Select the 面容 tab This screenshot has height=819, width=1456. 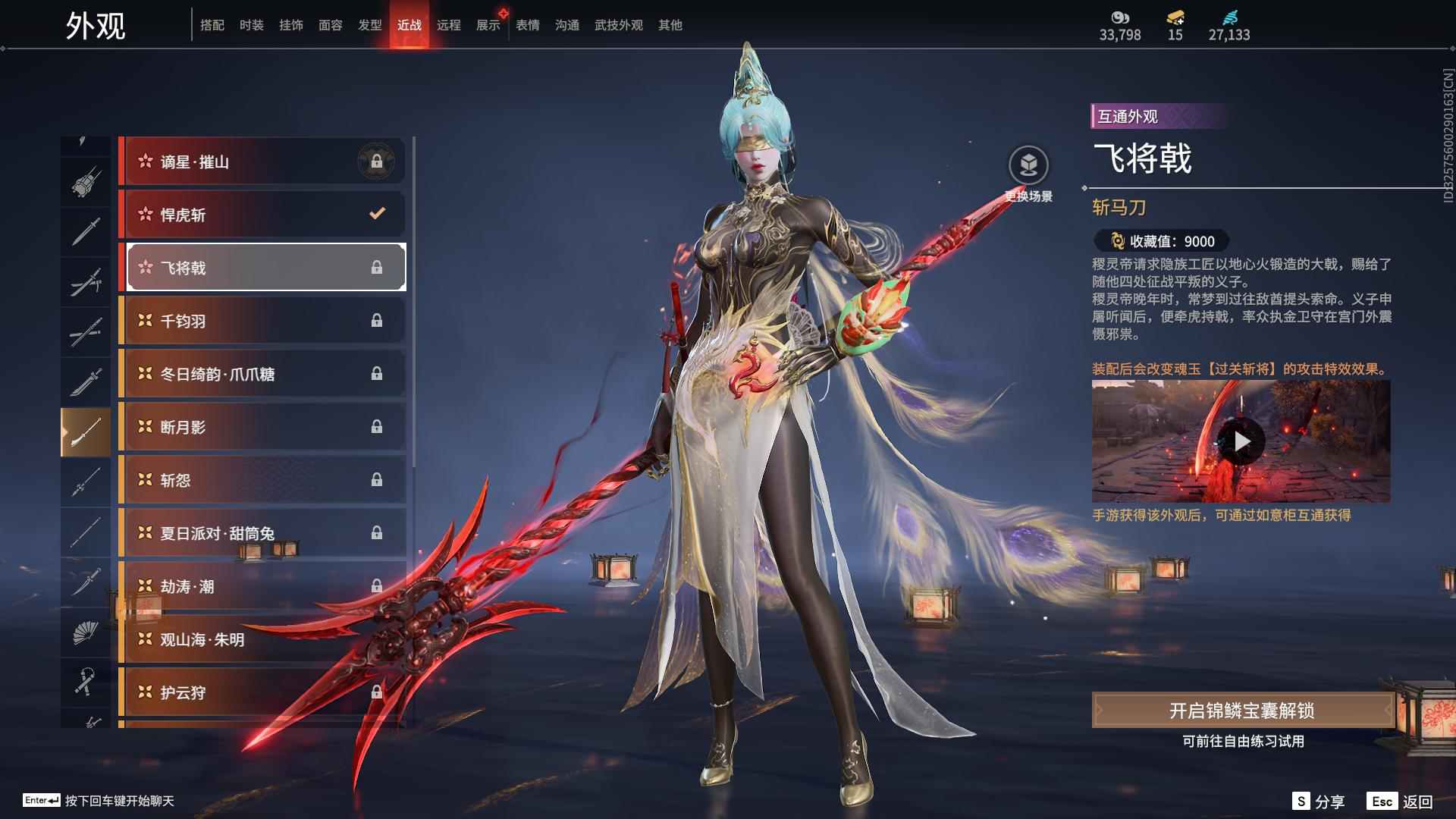330,25
